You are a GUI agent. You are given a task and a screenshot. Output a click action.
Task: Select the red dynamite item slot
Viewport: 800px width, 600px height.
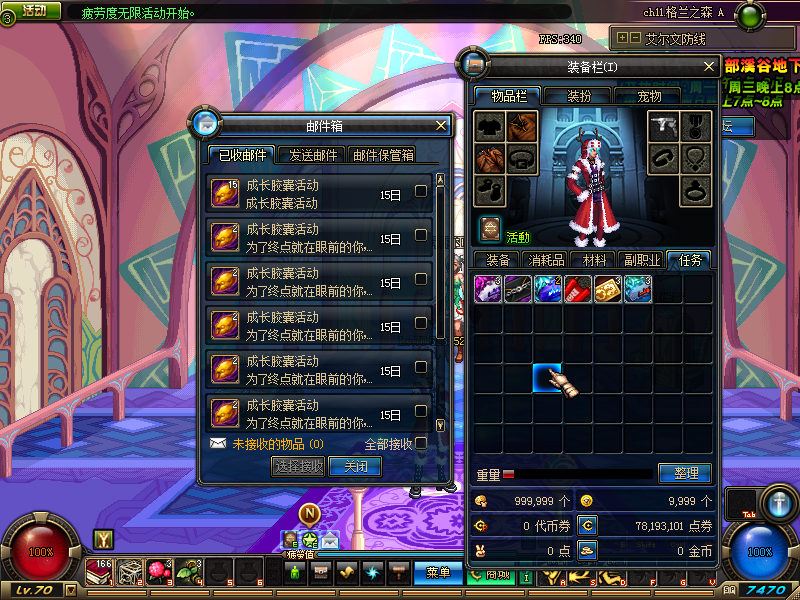pyautogui.click(x=577, y=289)
